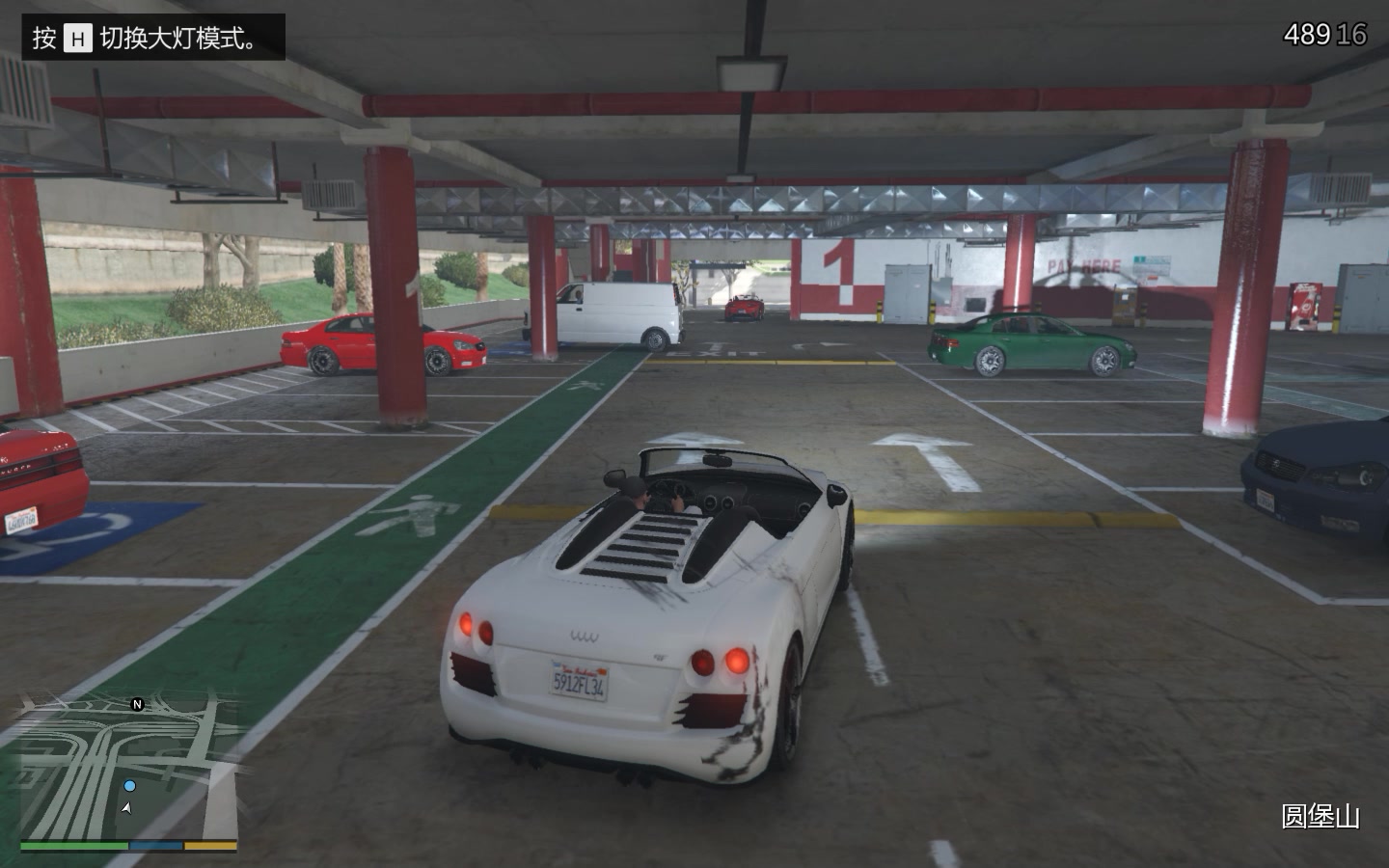This screenshot has height=868, width=1389.
Task: Click the cash counter showing 489
Action: pos(1306,32)
